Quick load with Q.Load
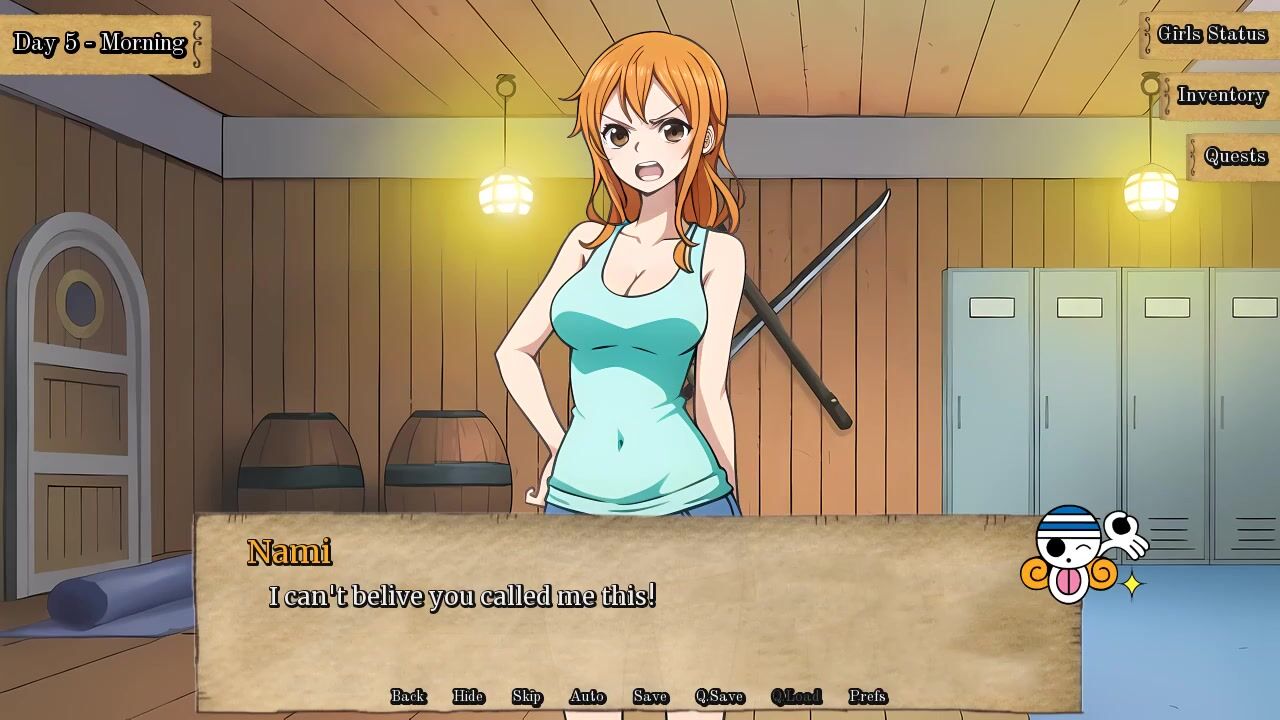This screenshot has width=1280, height=720. [796, 696]
